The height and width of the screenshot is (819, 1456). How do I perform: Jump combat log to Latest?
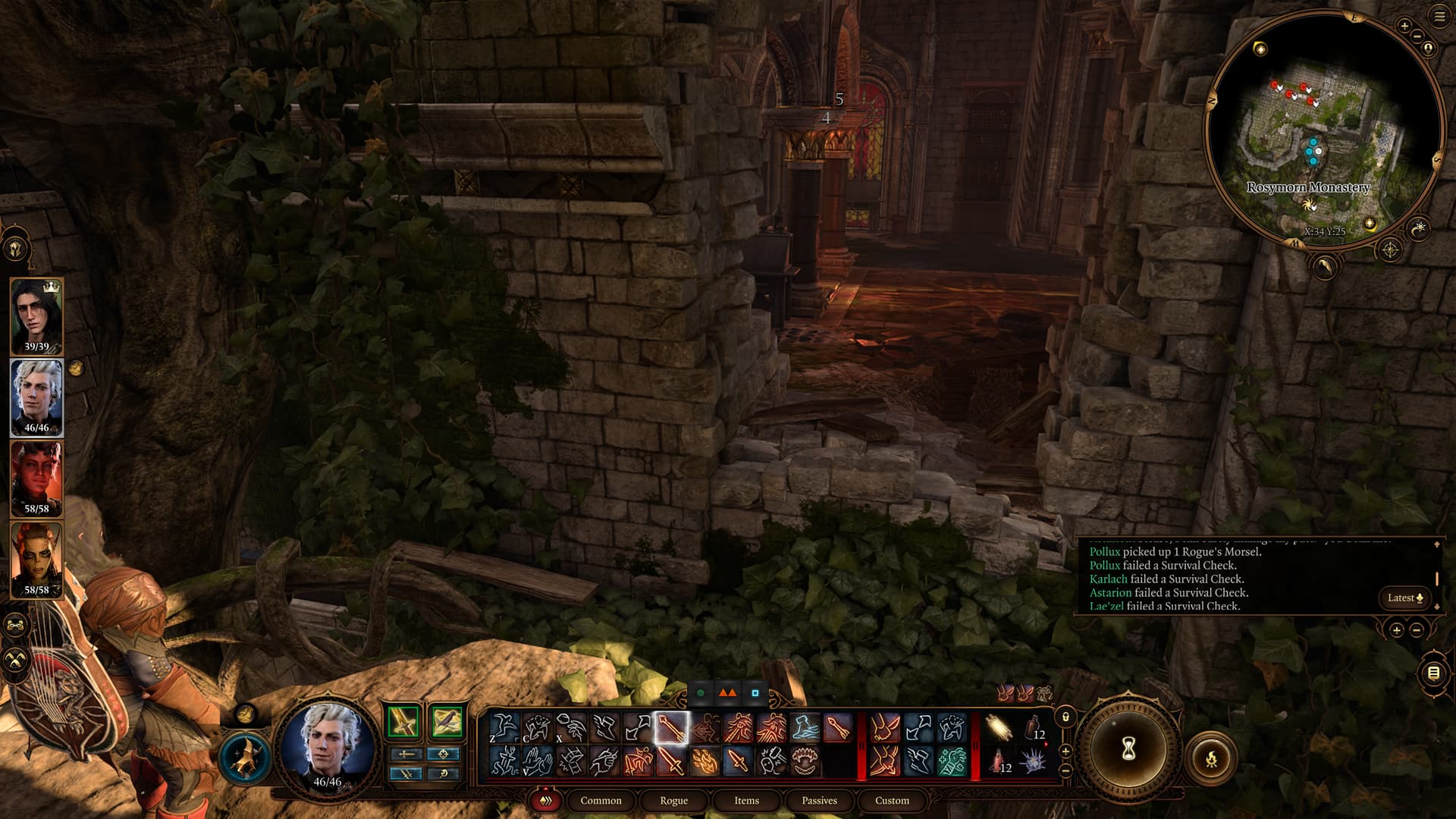pyautogui.click(x=1404, y=598)
